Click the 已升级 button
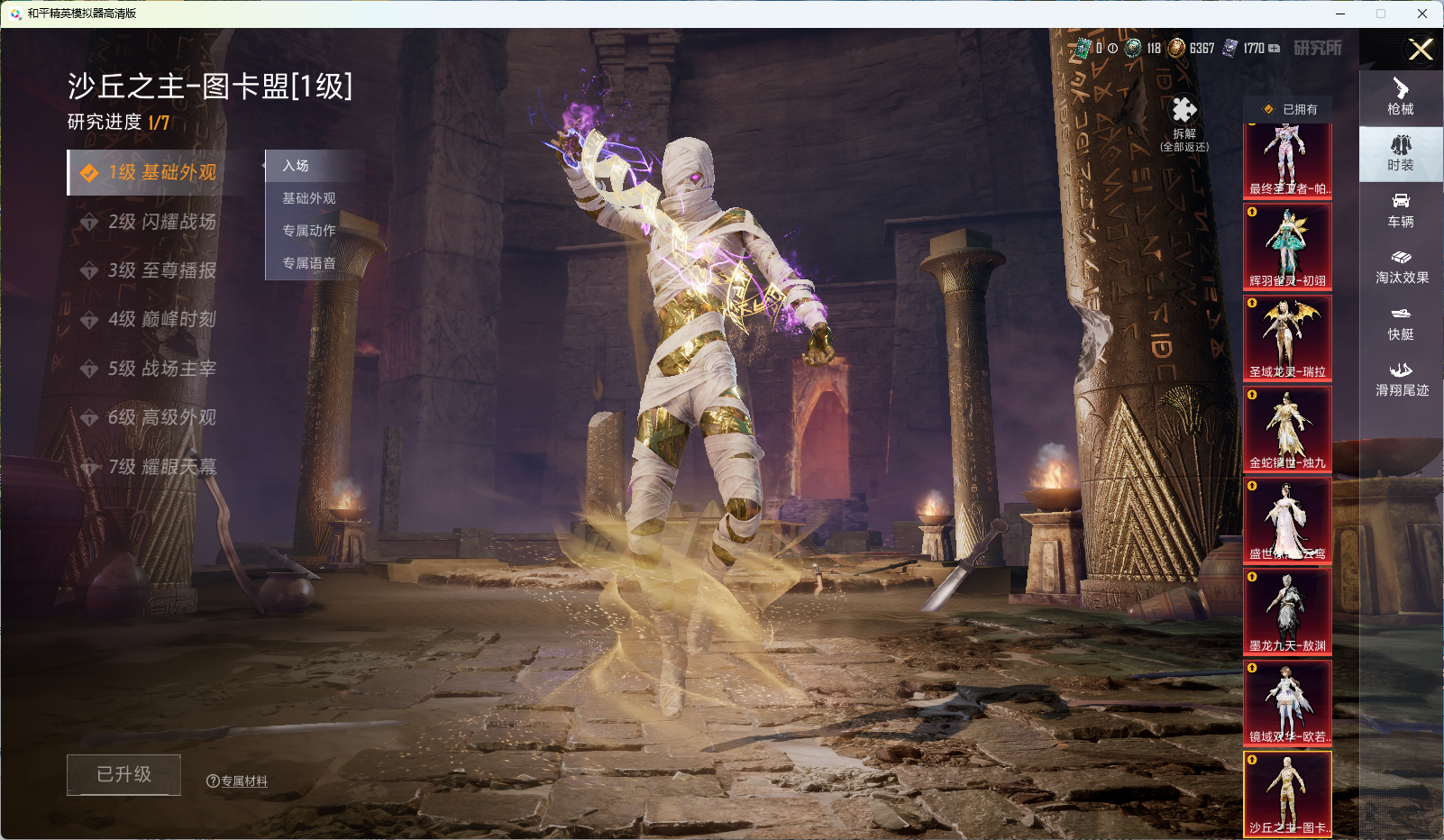Screen dimensions: 1444x840 [x=124, y=774]
